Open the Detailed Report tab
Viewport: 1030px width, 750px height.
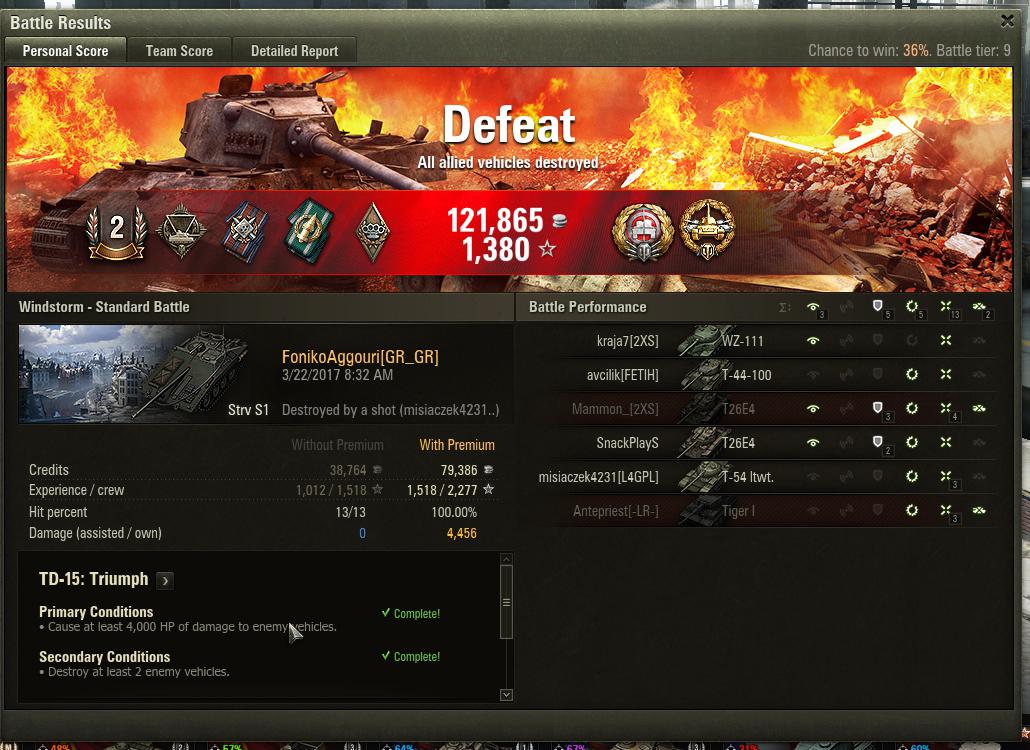294,51
